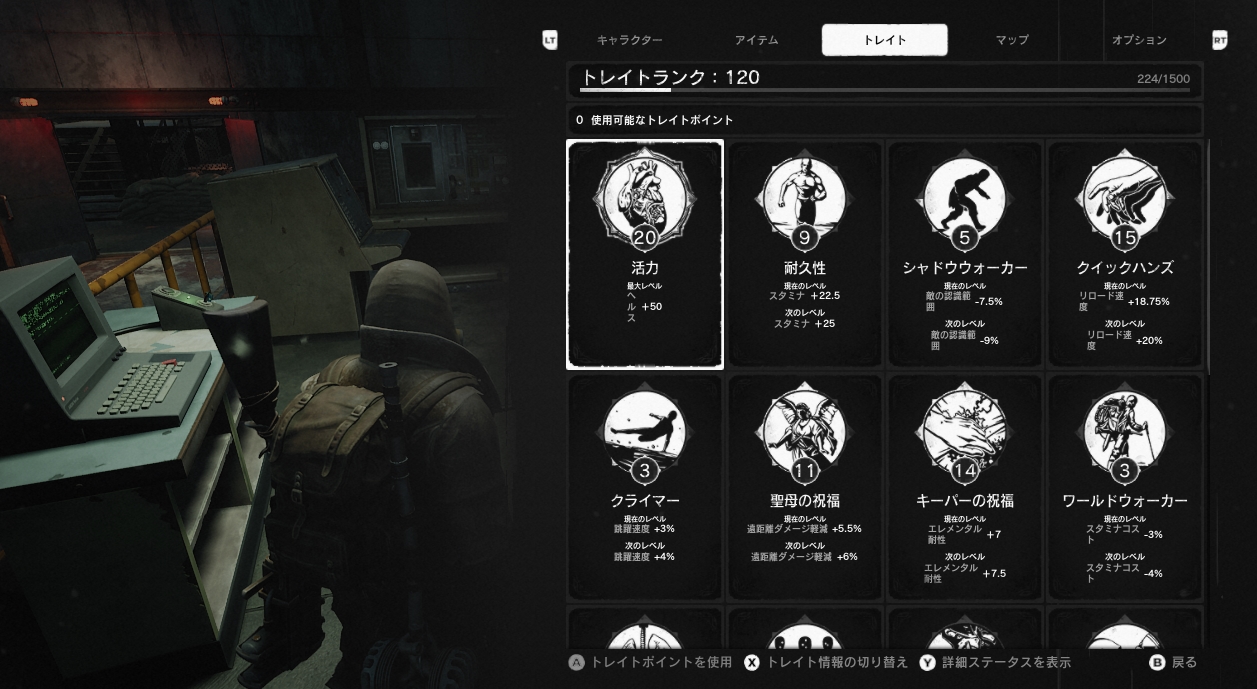1257x689 pixels.
Task: Go to the マップ tab
Action: pyautogui.click(x=1011, y=40)
